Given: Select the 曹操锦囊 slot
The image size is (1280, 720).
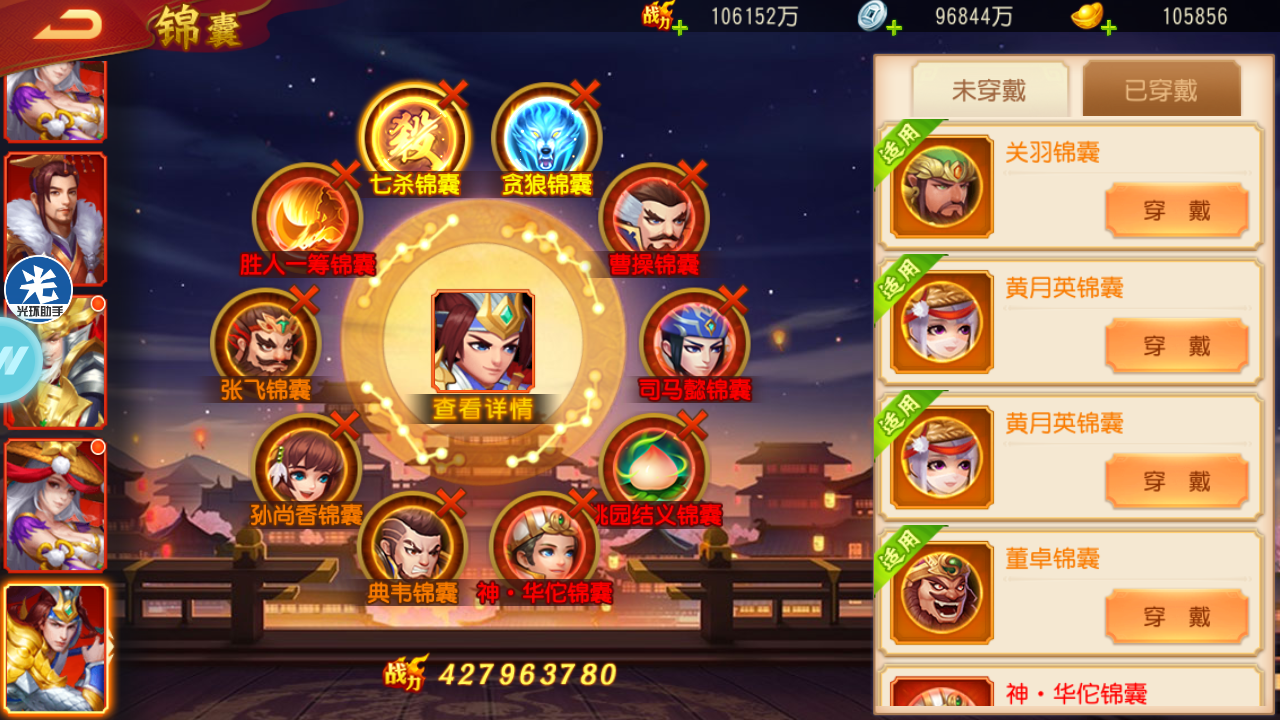Looking at the screenshot, I should tap(653, 217).
